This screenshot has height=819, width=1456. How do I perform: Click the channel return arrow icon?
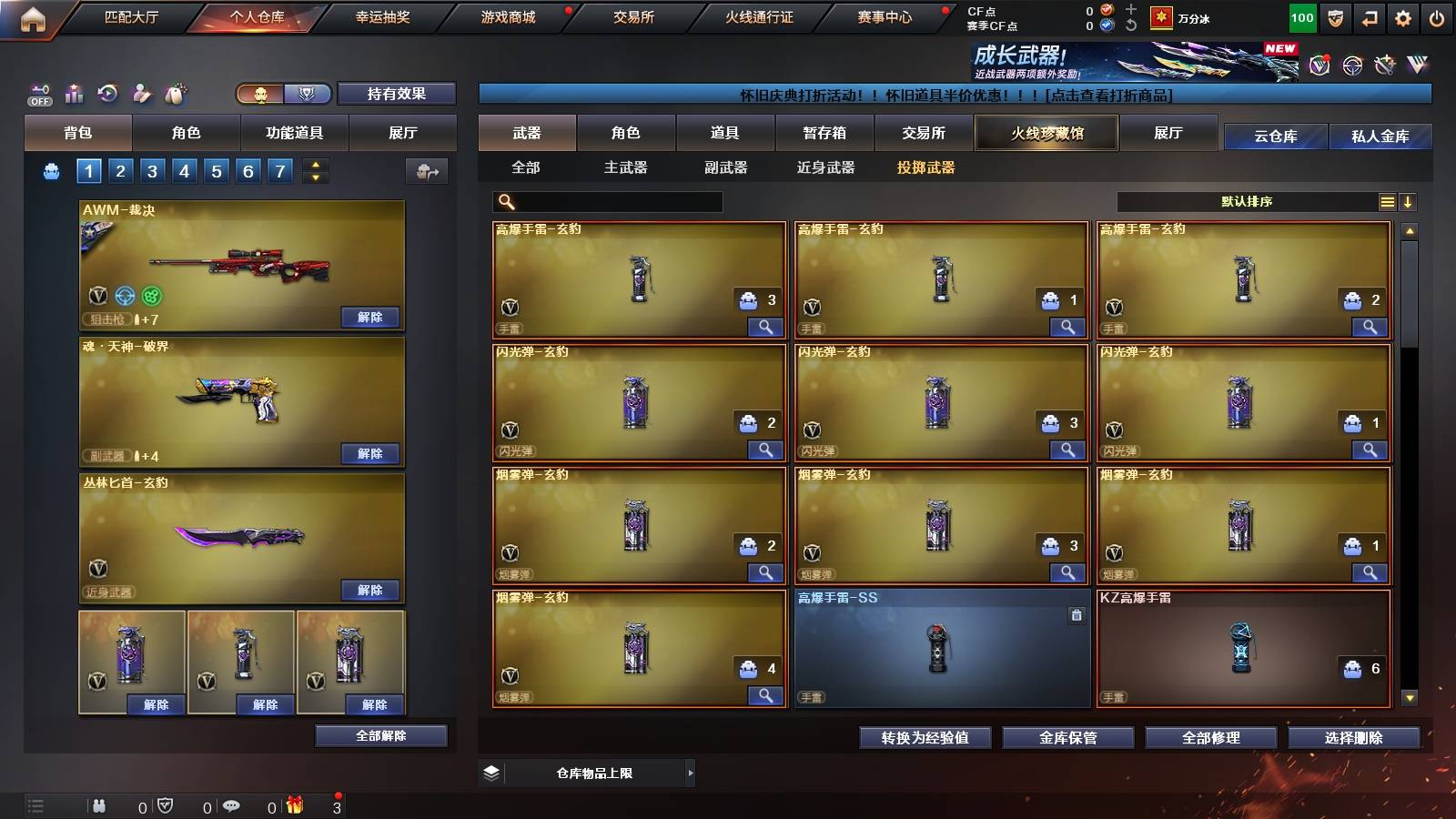(1370, 18)
